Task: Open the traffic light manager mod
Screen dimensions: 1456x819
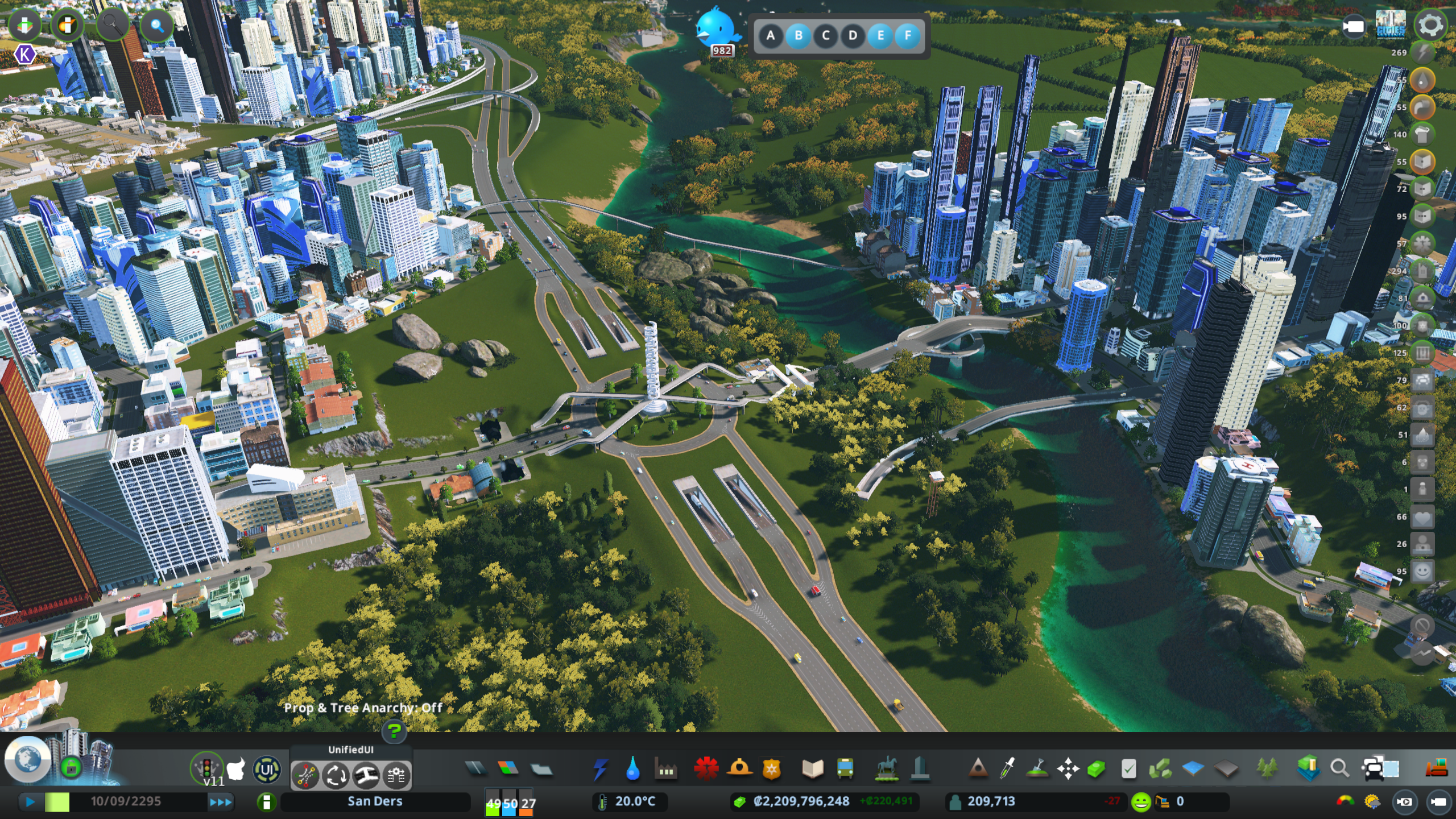Action: (x=206, y=768)
